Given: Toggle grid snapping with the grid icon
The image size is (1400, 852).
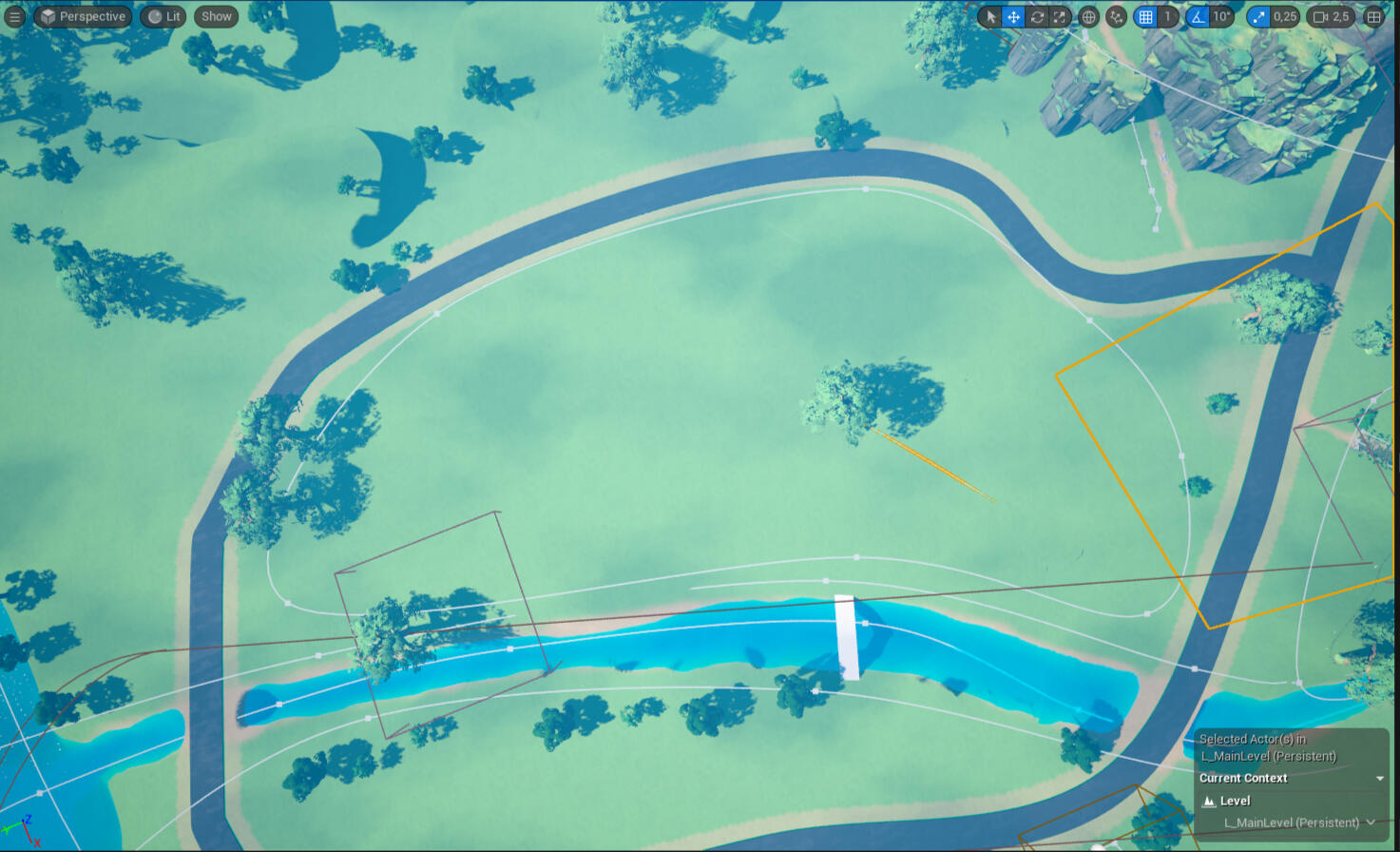Looking at the screenshot, I should tap(1146, 16).
